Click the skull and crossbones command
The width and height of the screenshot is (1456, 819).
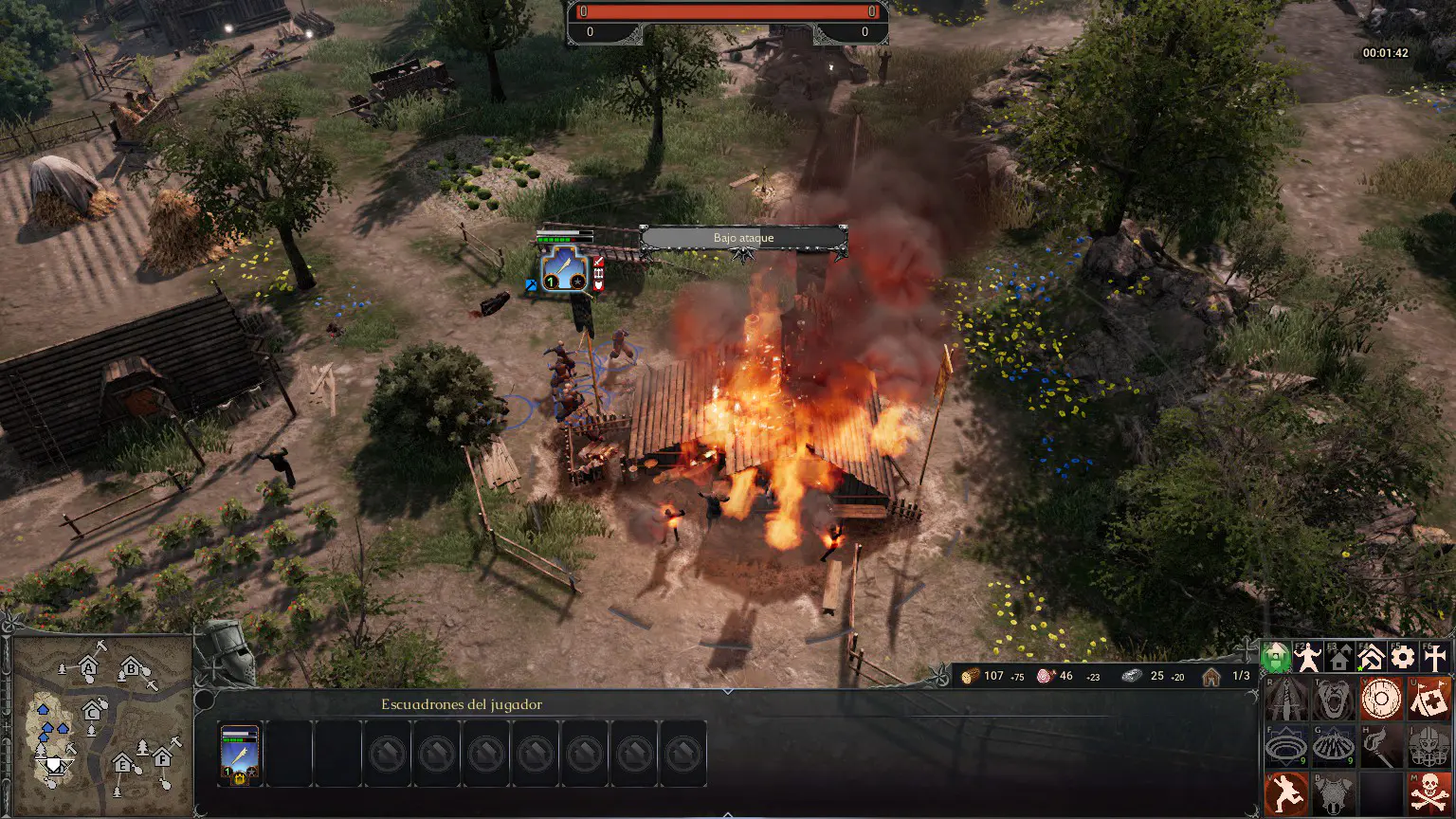pyautogui.click(x=1428, y=792)
